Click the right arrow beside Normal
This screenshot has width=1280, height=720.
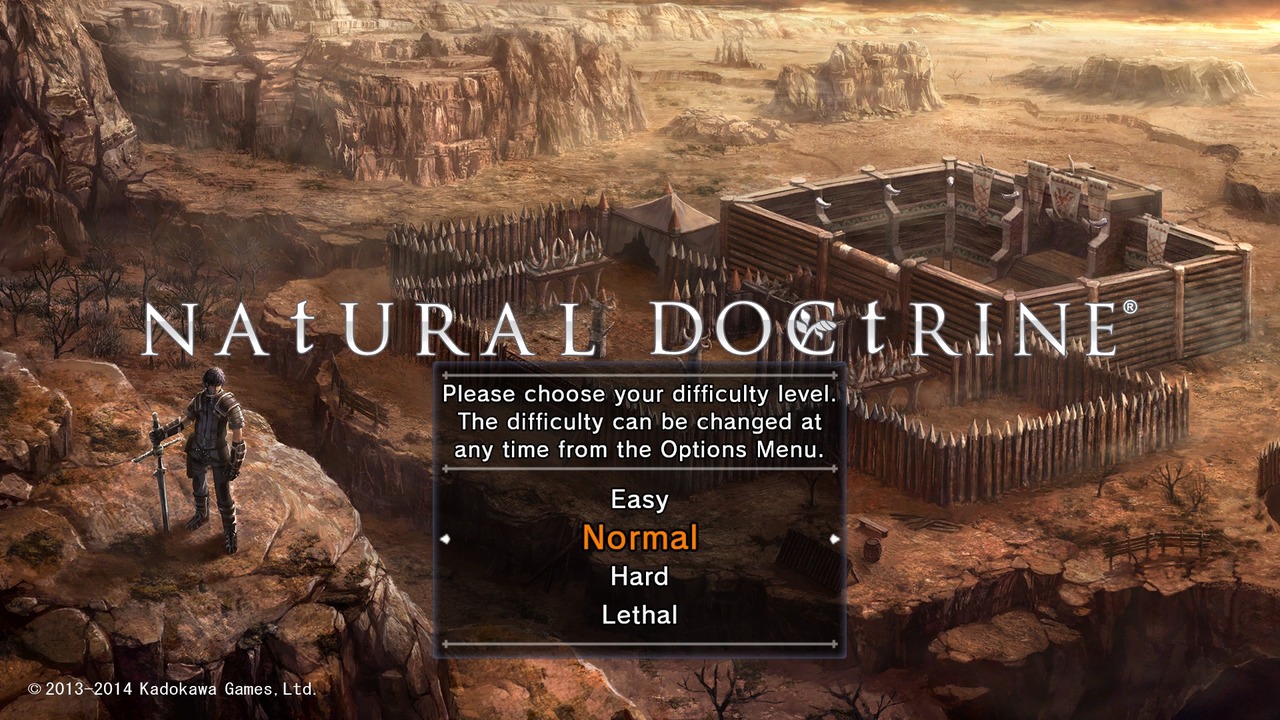tap(833, 538)
